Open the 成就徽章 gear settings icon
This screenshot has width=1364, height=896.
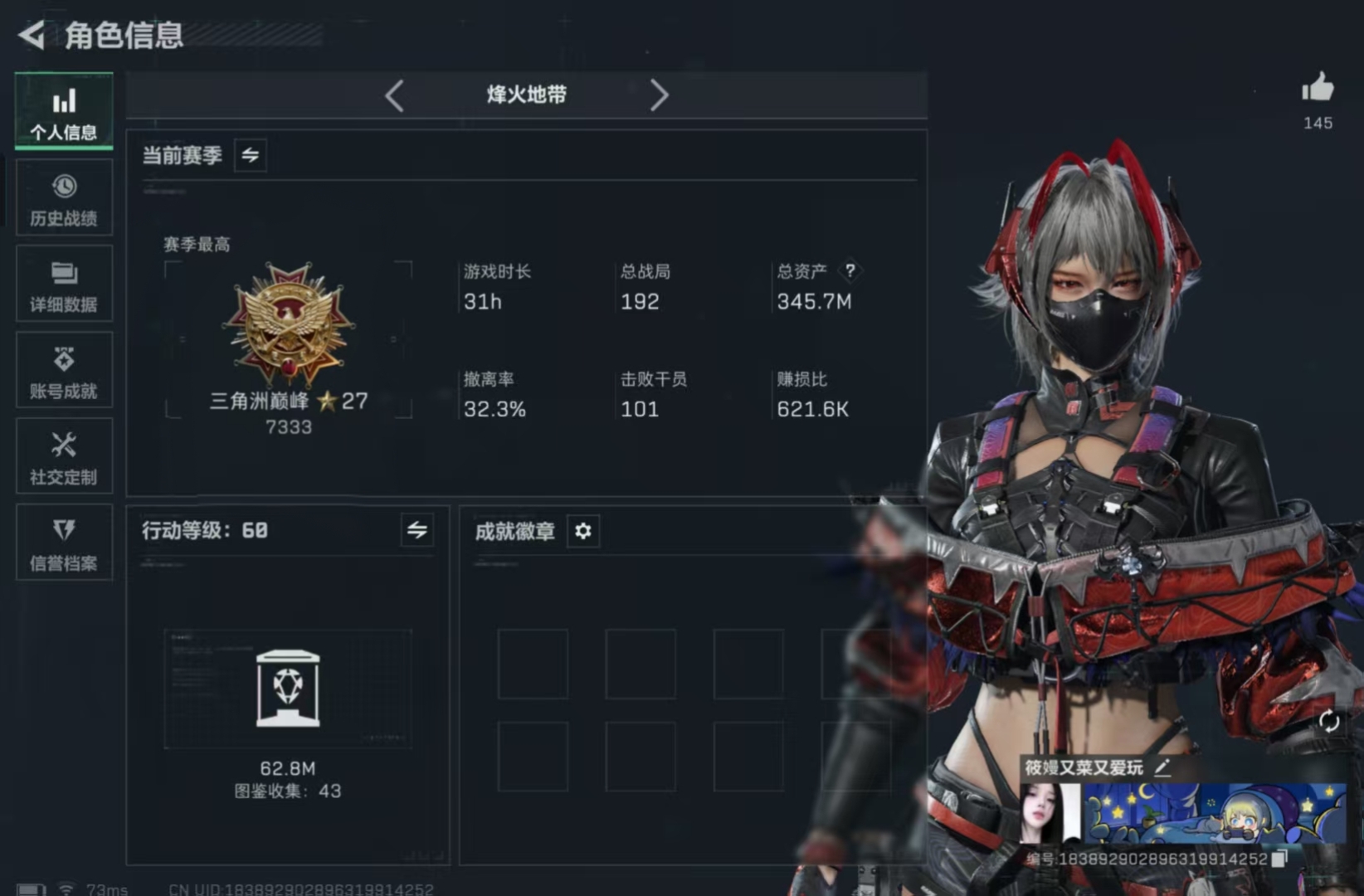pos(583,532)
